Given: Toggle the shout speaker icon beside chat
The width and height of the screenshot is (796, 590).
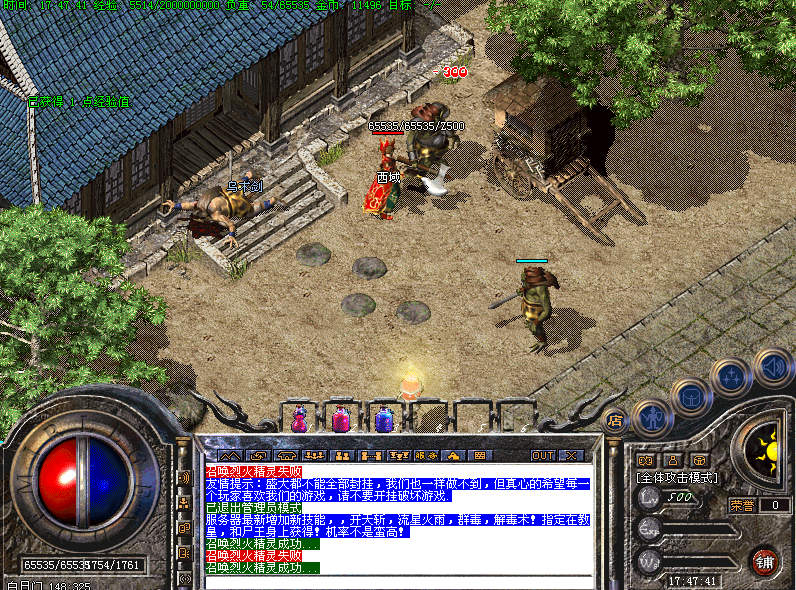Looking at the screenshot, I should (184, 478).
